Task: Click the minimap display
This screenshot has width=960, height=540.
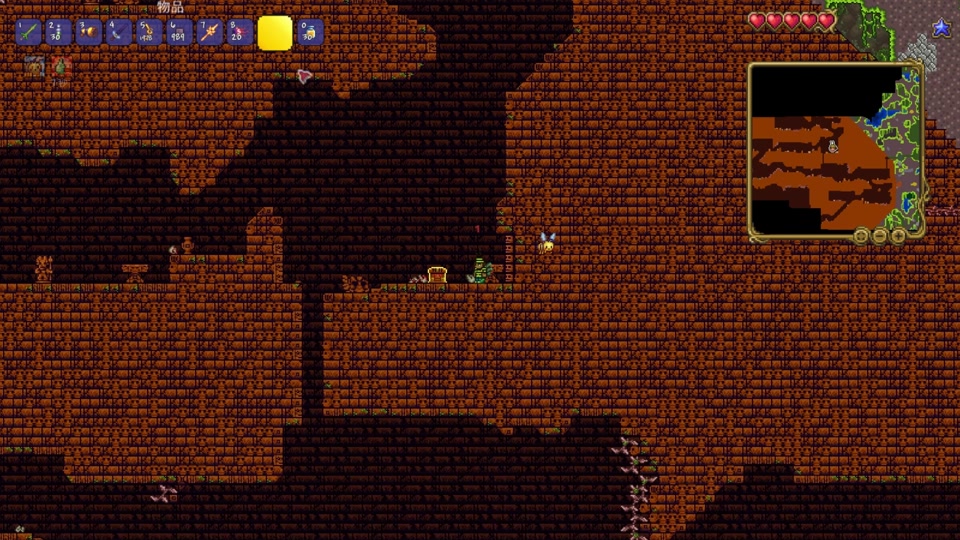Action: [x=835, y=150]
